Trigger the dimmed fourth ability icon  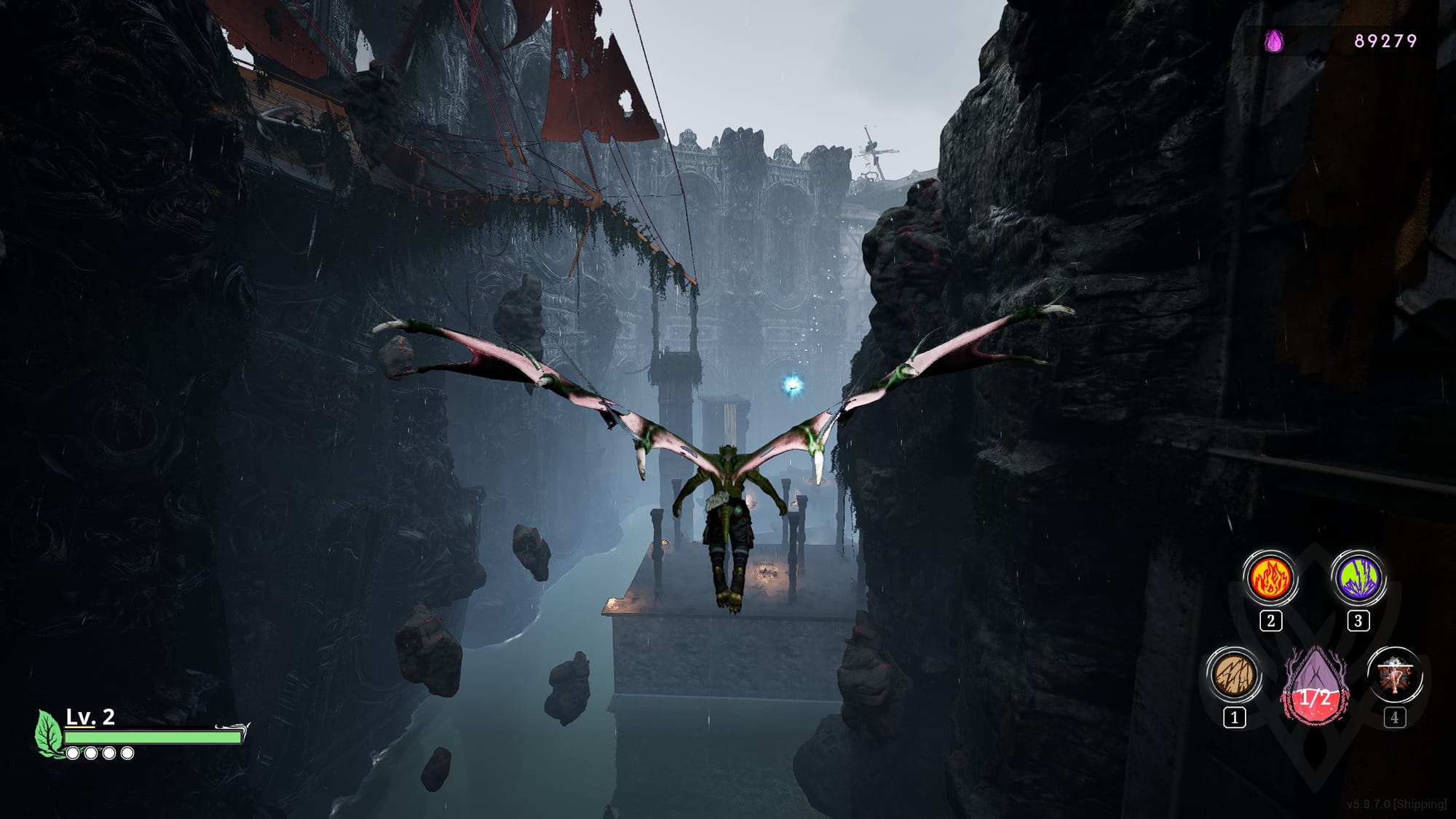pyautogui.click(x=1394, y=675)
